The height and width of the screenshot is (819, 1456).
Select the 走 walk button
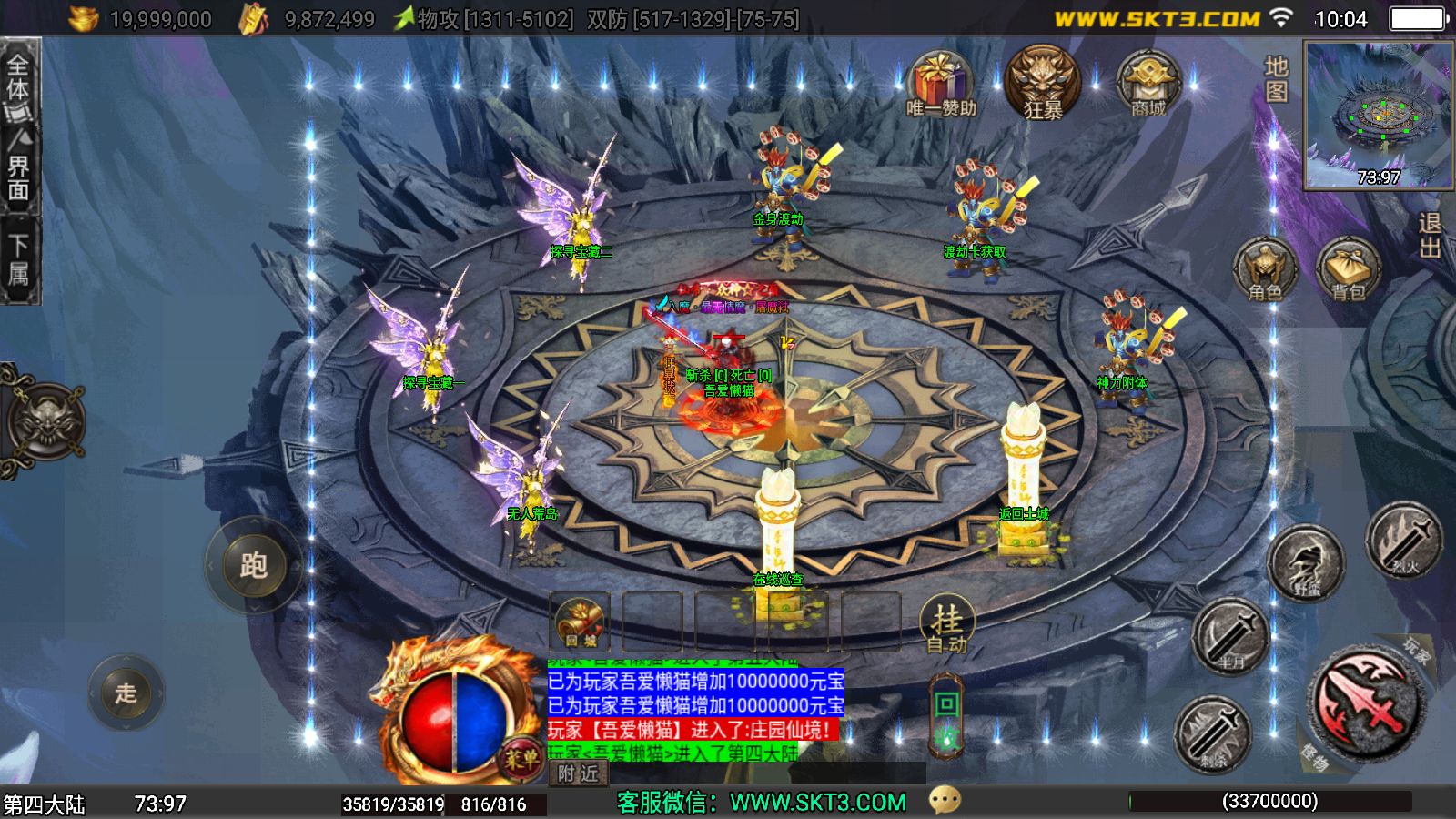point(126,693)
